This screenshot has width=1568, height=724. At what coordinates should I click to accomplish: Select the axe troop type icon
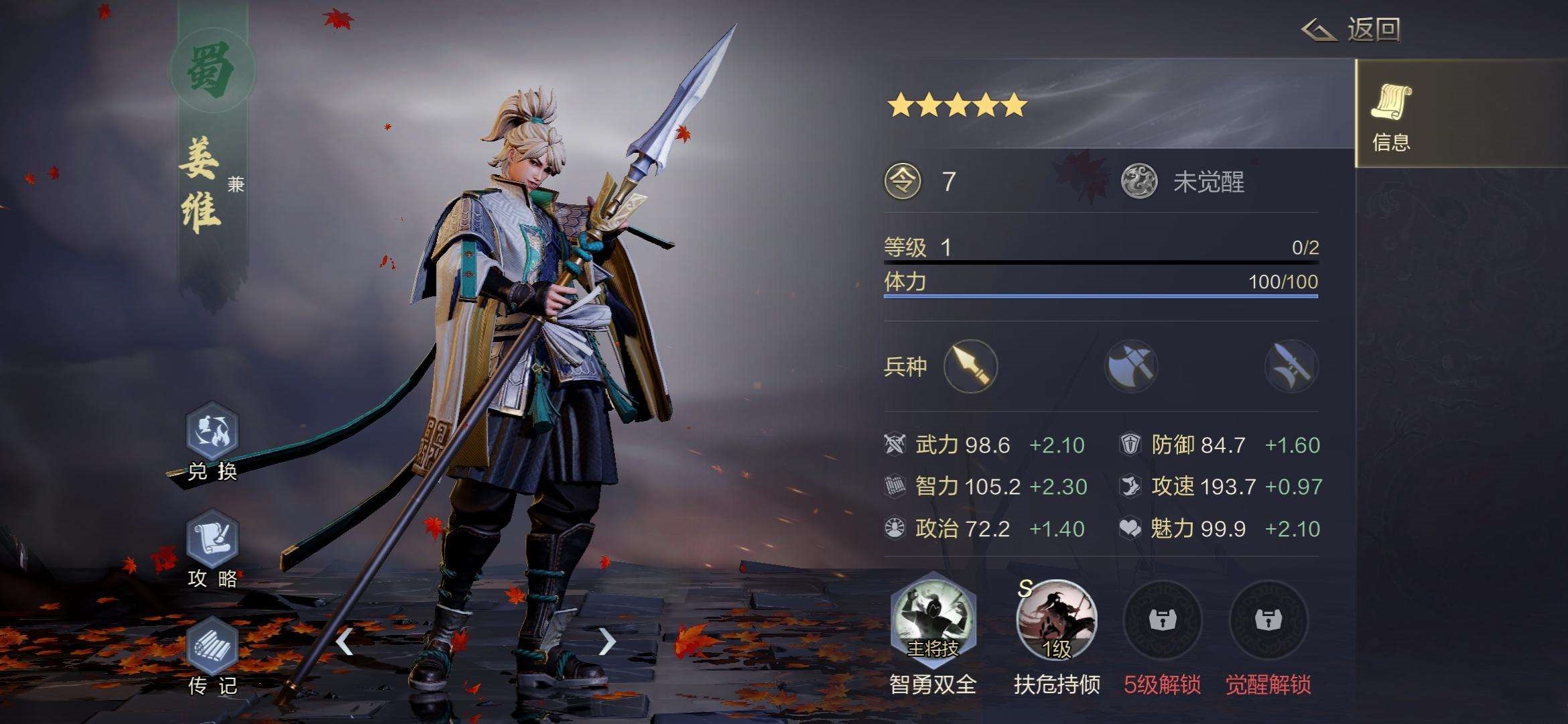(1131, 366)
